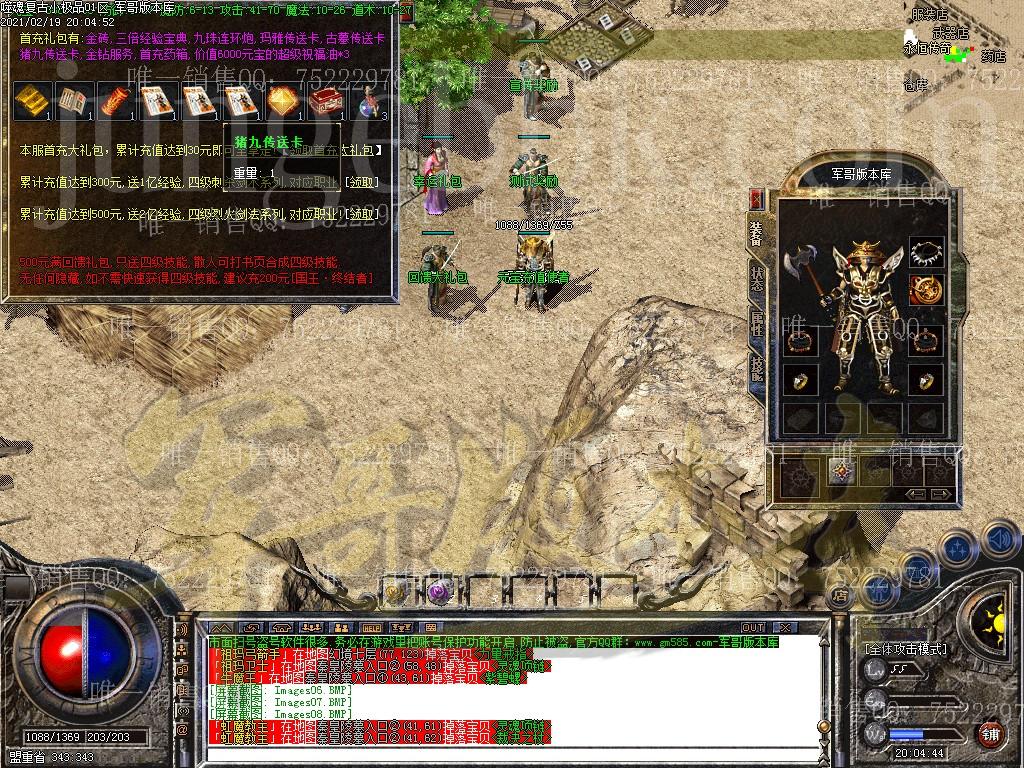Select the equipped battle axe weapon
The height and width of the screenshot is (768, 1024).
click(803, 268)
